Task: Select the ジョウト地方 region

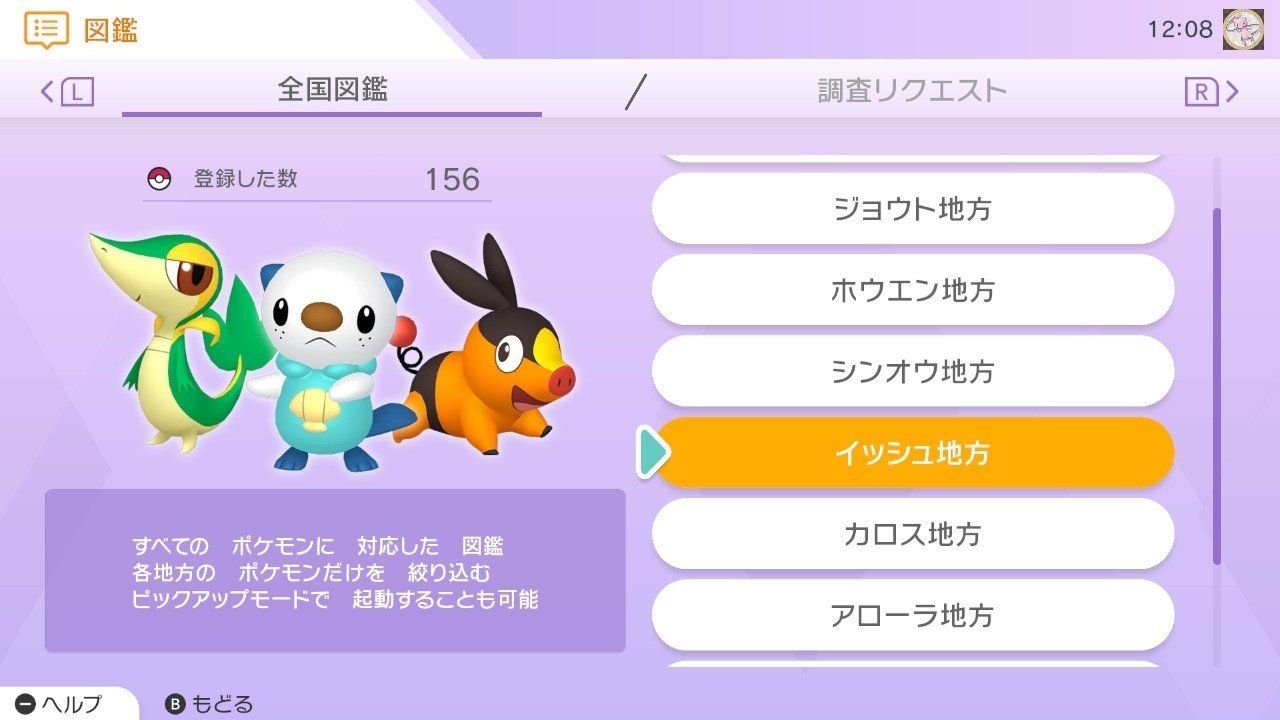Action: [913, 208]
